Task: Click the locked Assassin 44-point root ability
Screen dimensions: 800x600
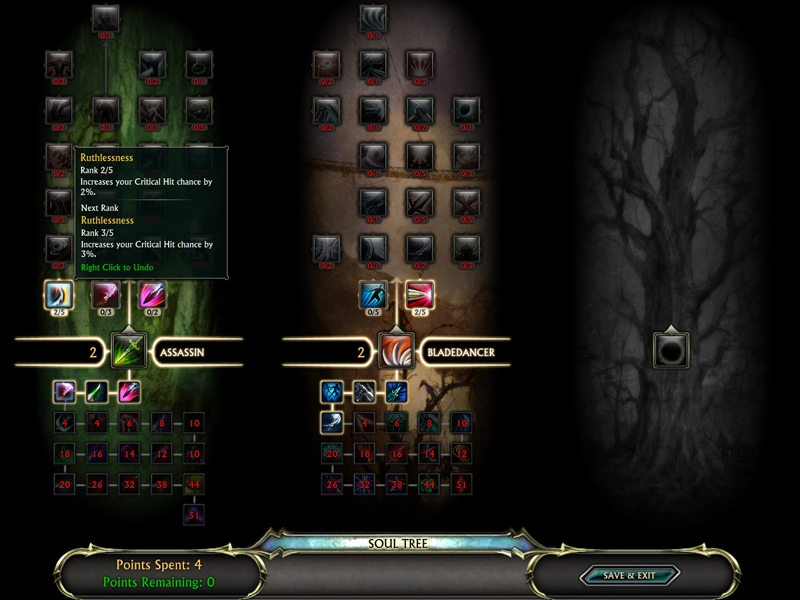Action: 194,485
